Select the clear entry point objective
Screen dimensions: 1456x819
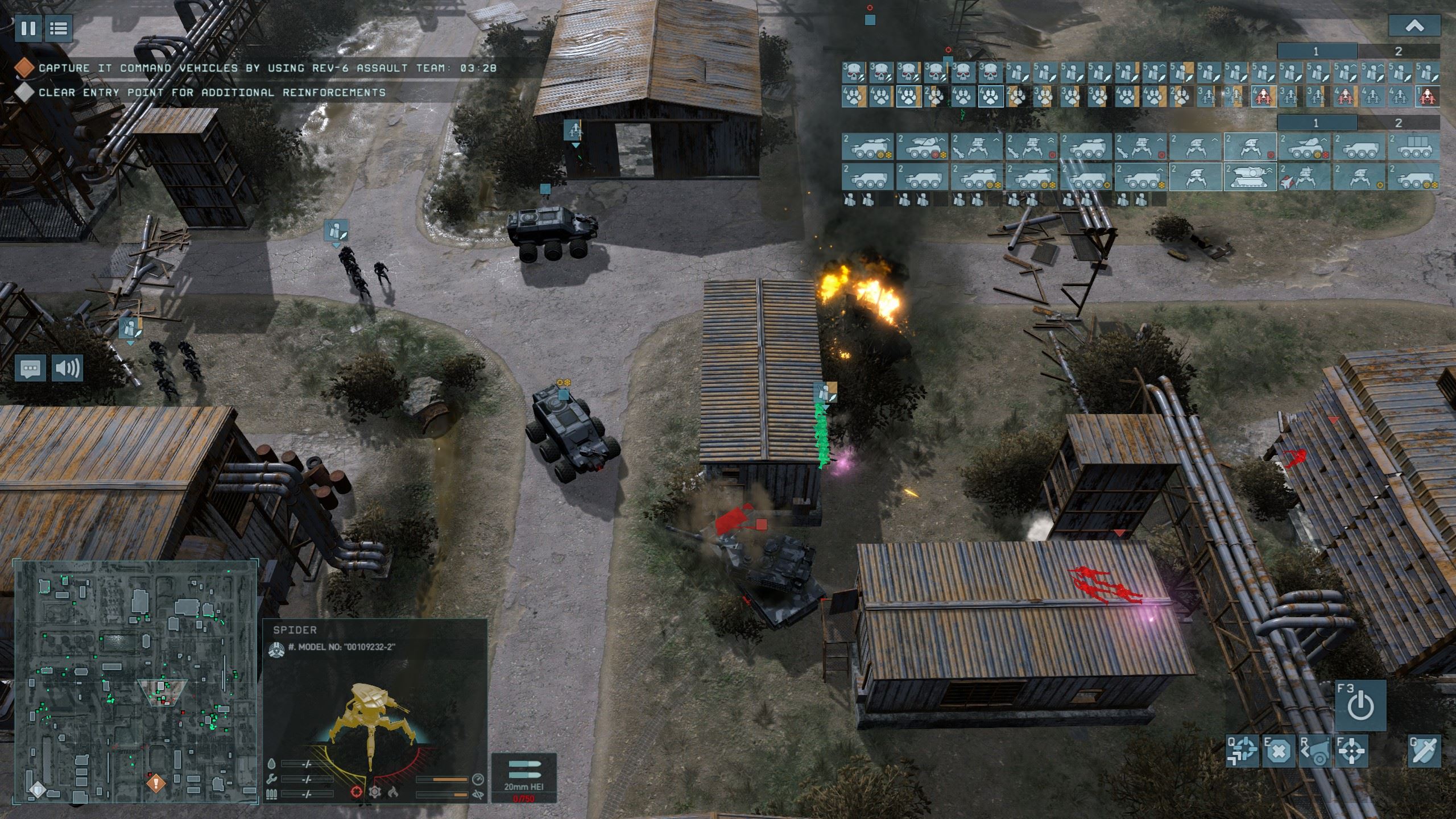coord(212,92)
